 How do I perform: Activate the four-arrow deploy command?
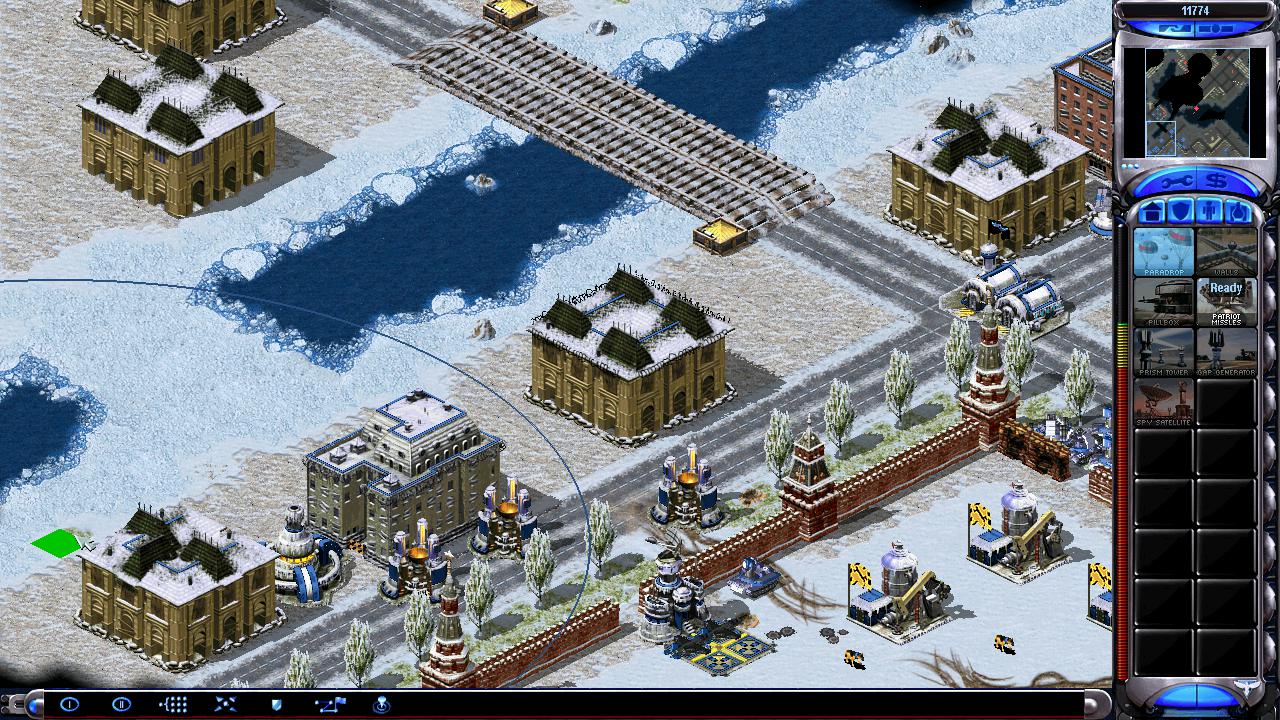(x=225, y=704)
